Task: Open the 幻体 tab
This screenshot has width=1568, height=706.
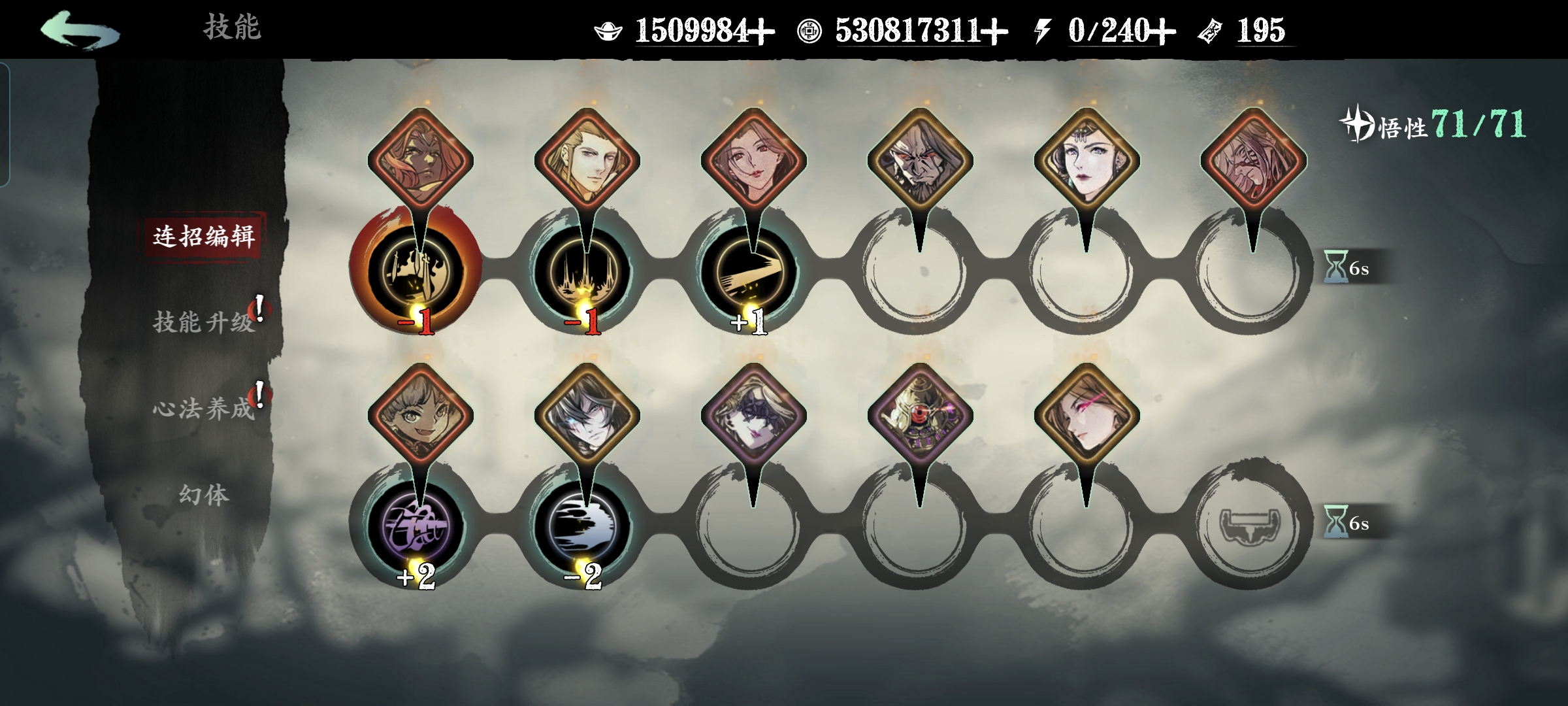Action: click(x=204, y=495)
